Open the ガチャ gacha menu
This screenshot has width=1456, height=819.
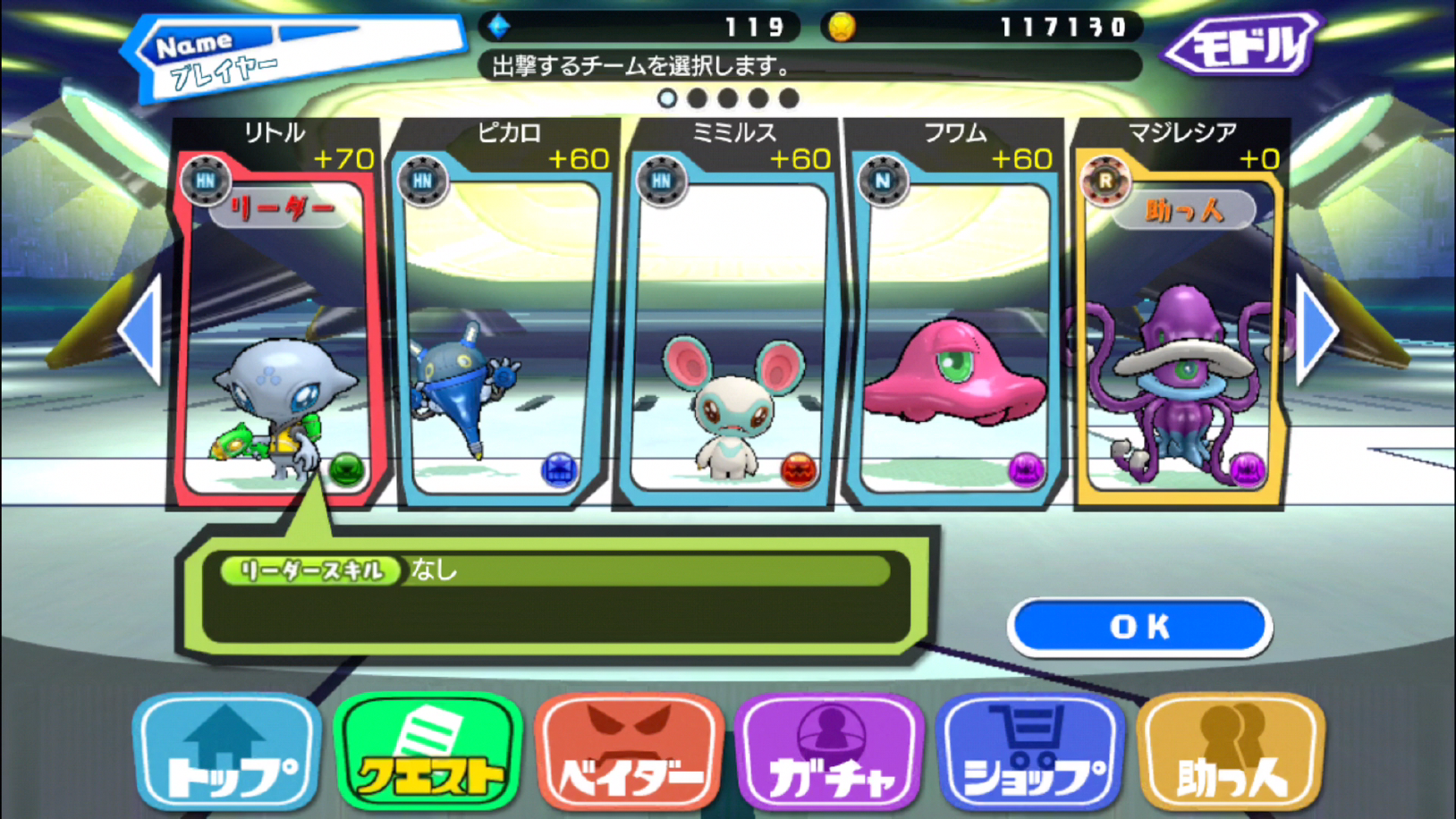point(830,753)
